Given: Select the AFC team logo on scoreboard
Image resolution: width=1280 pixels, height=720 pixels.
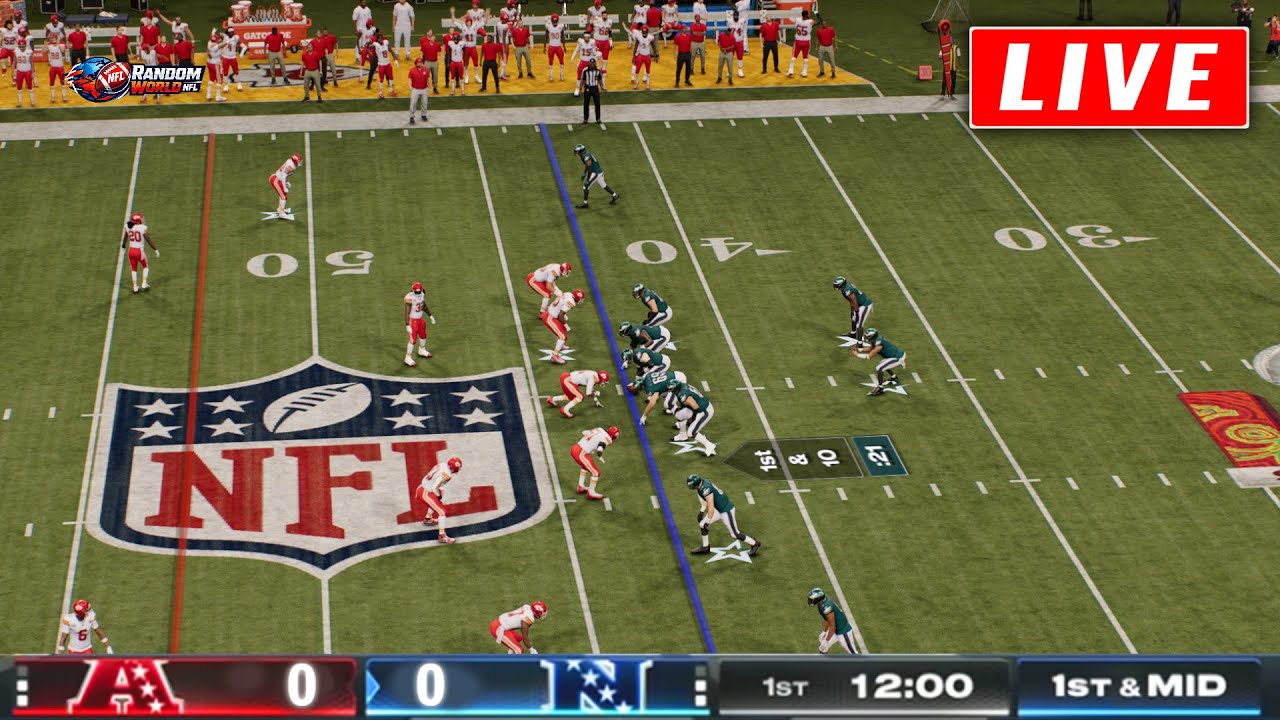Looking at the screenshot, I should tap(125, 687).
